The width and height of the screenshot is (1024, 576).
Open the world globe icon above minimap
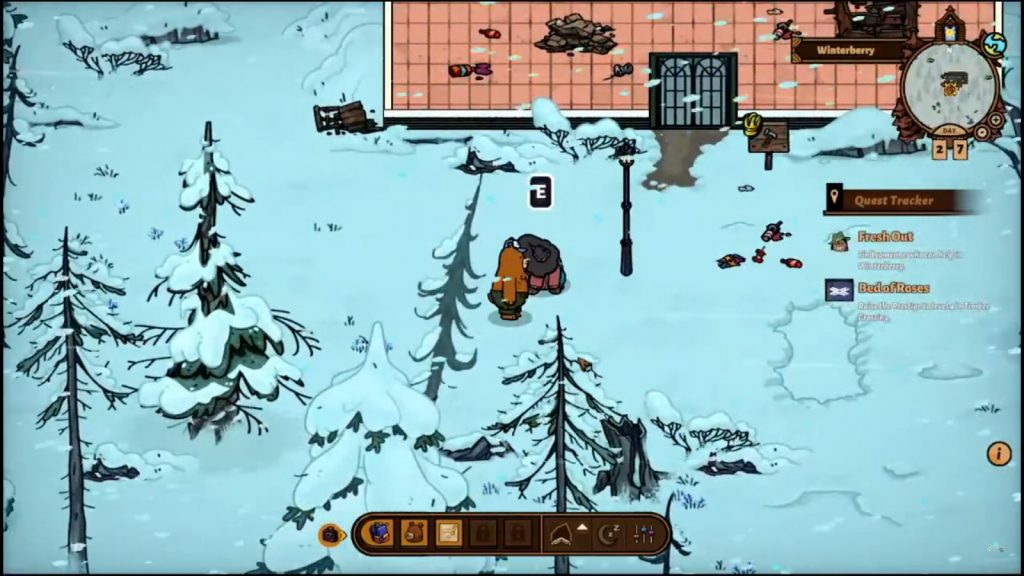coord(993,43)
